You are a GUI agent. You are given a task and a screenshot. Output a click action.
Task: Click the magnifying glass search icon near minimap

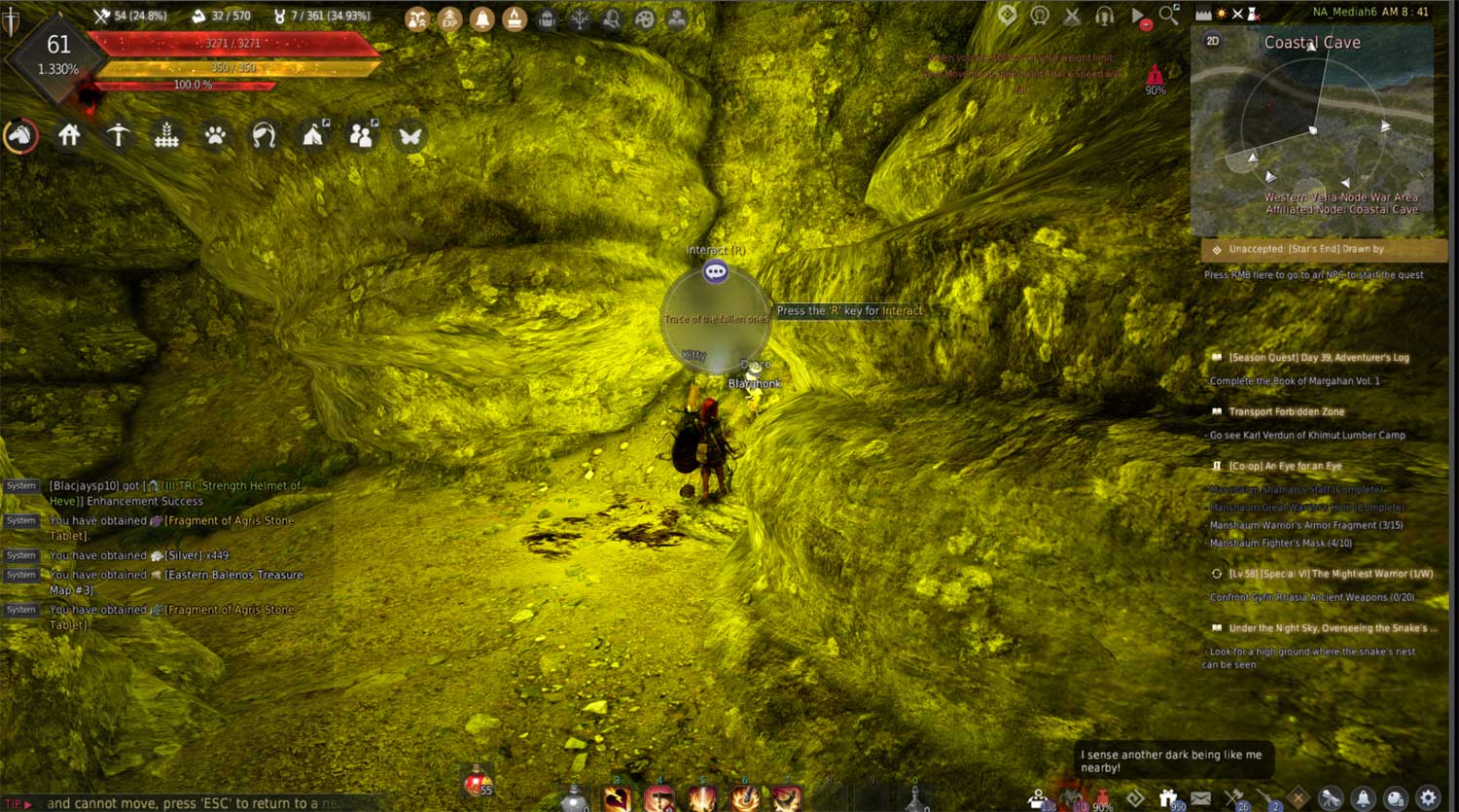click(x=1165, y=15)
